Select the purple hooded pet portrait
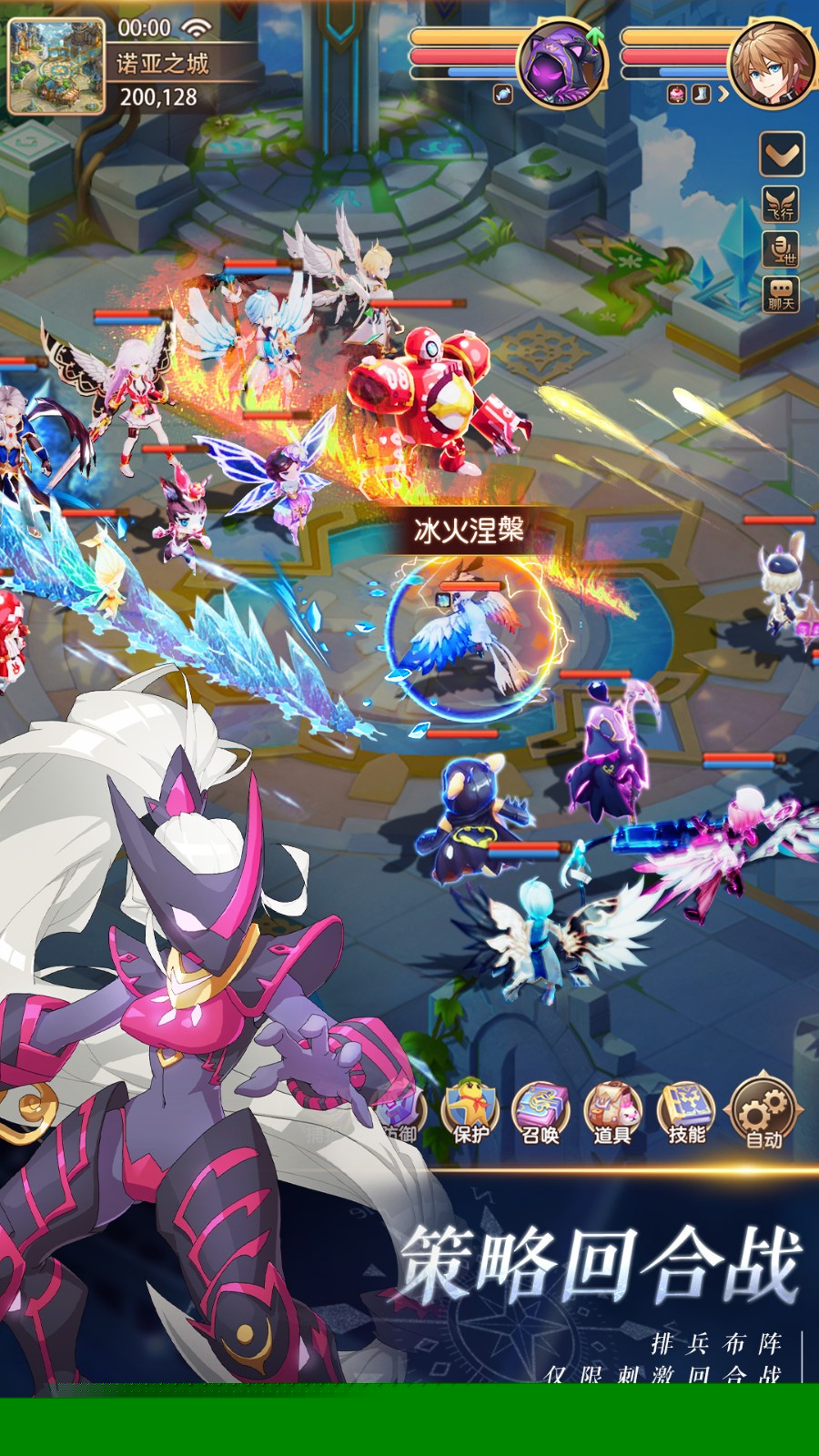819x1456 pixels. [561, 62]
